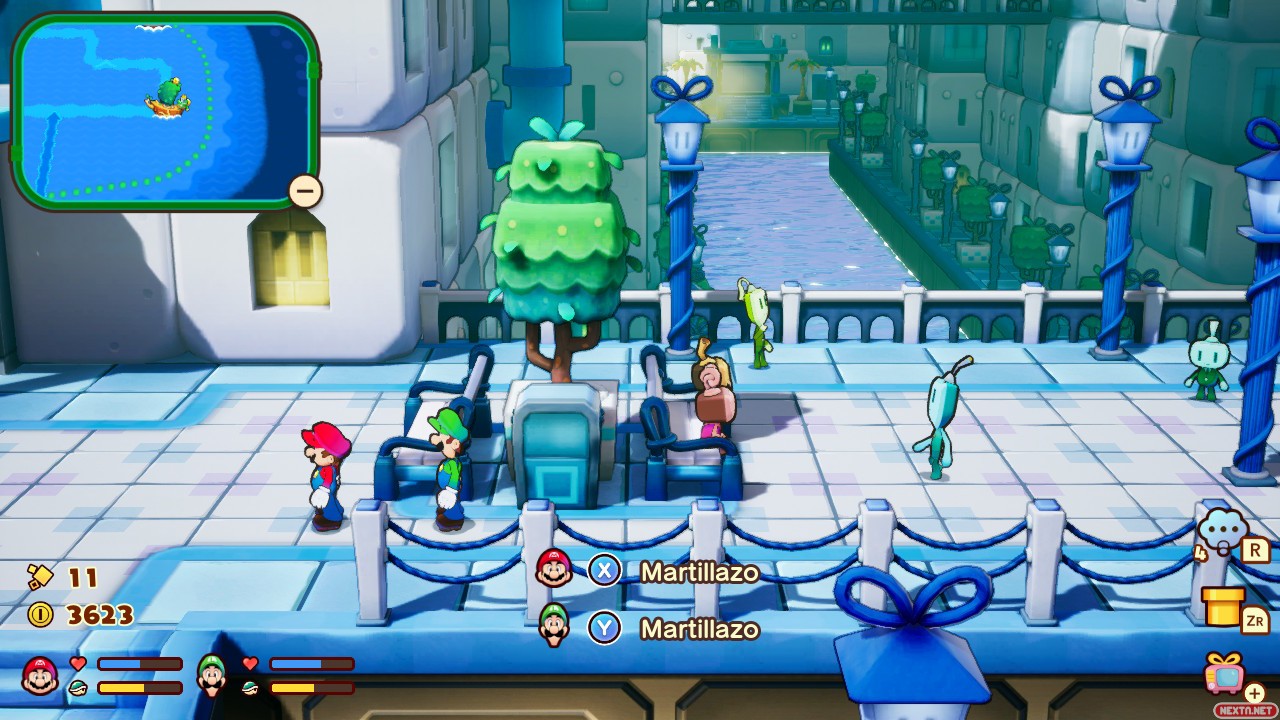
Task: Activate the yellow warp pipe icon
Action: click(1223, 606)
